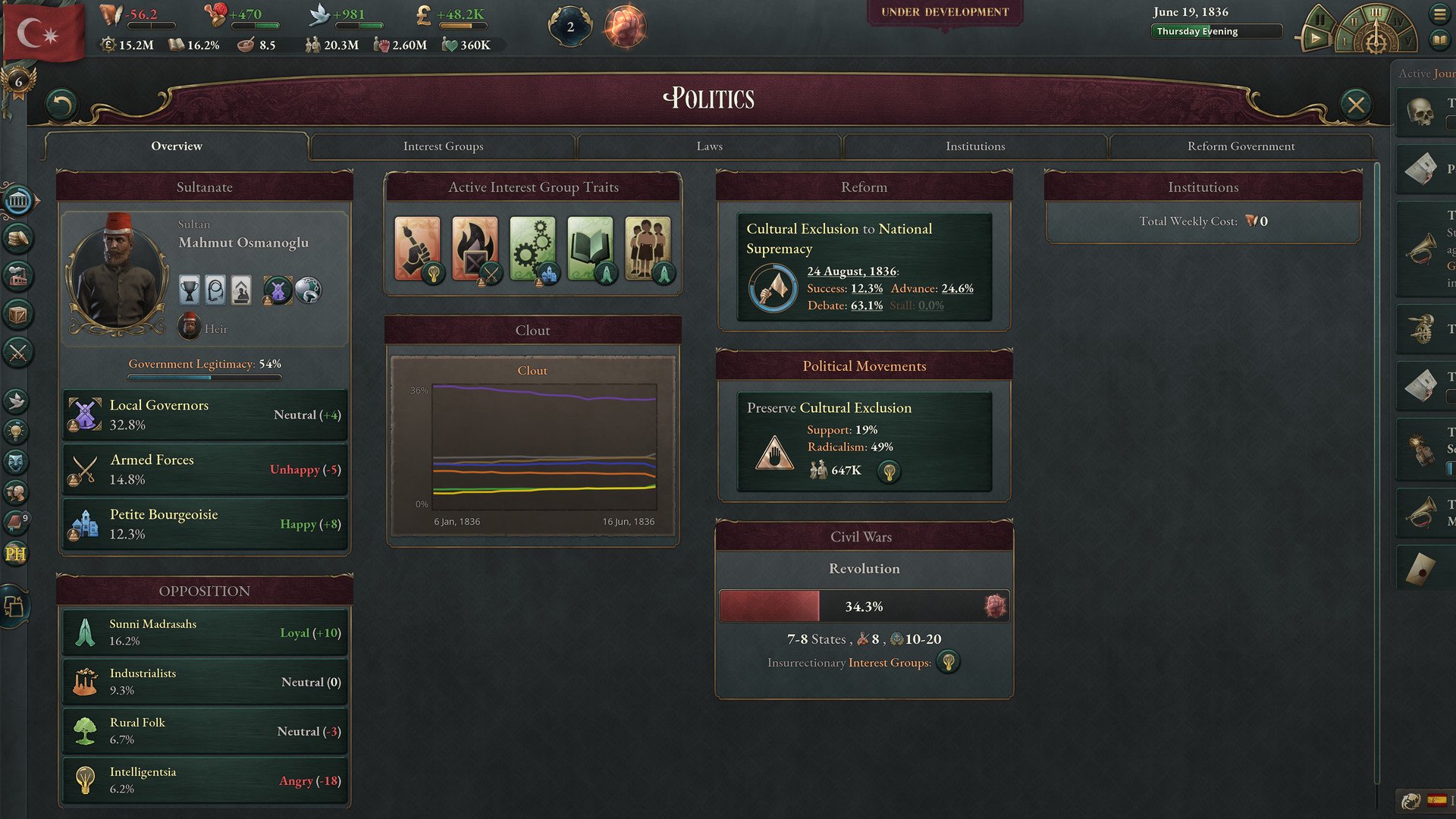Image resolution: width=1456 pixels, height=819 pixels.
Task: View the Heir portrait icon
Action: pyautogui.click(x=188, y=327)
